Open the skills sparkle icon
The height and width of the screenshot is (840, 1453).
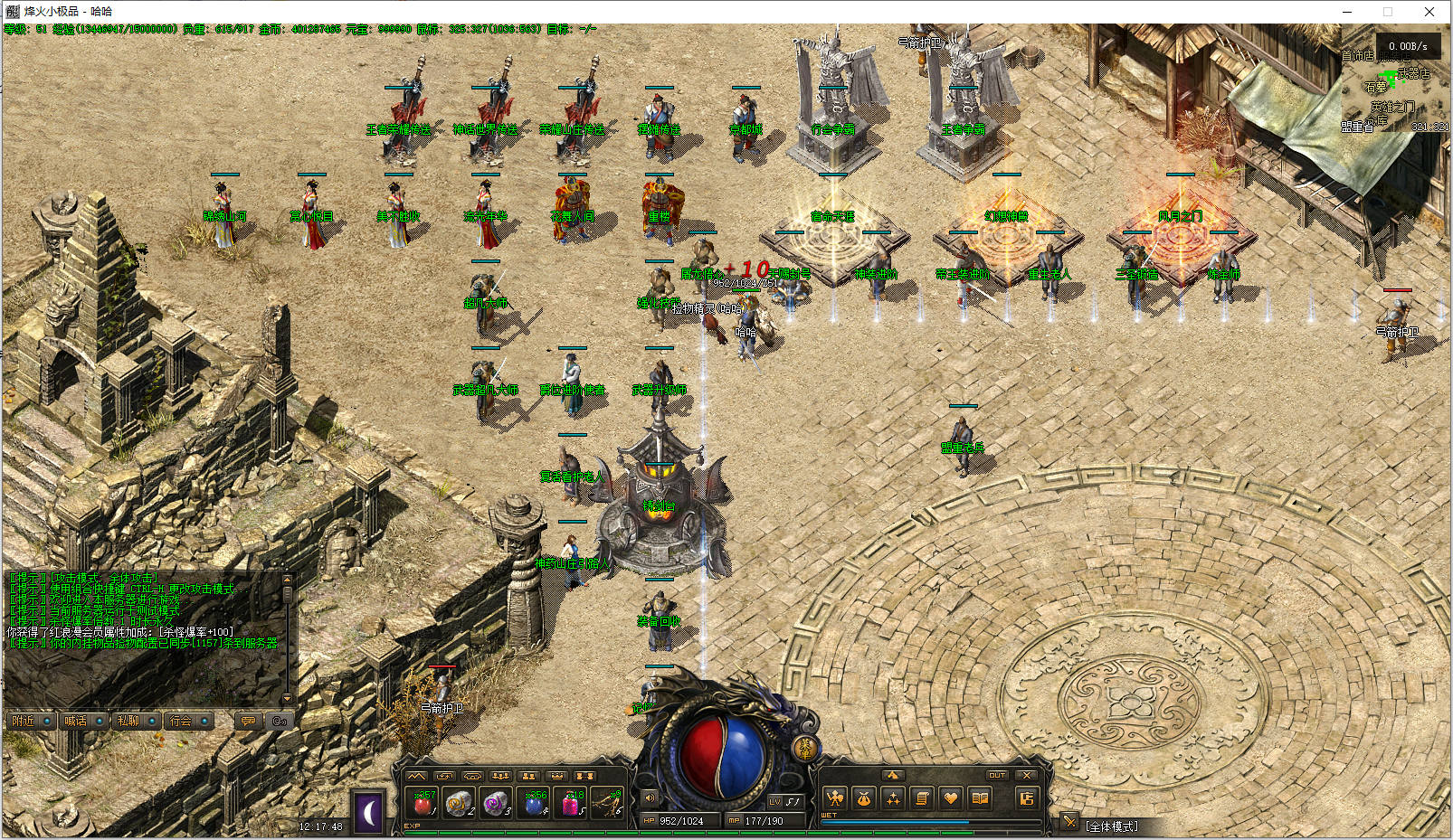(893, 798)
